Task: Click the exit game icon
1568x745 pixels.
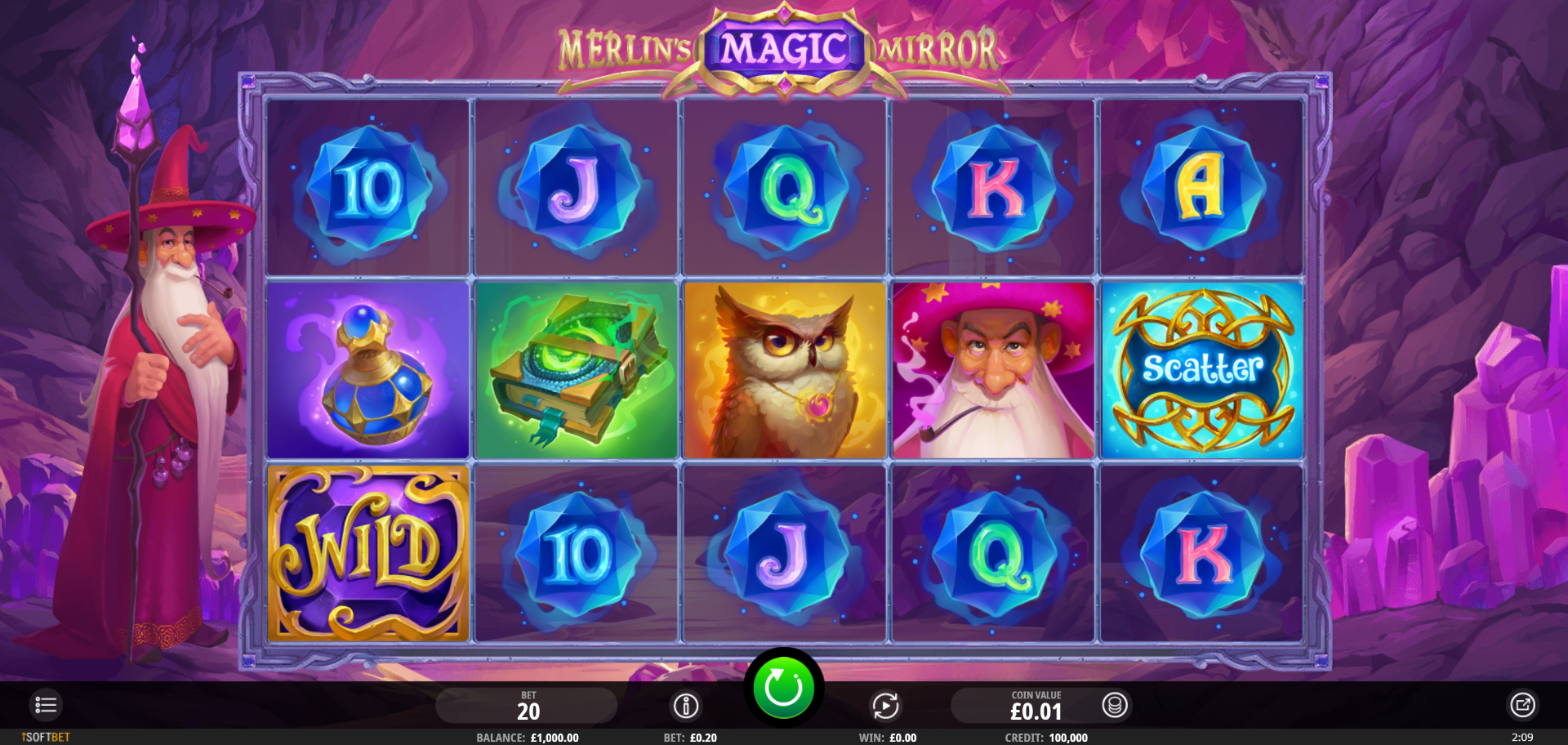Action: point(1522,705)
